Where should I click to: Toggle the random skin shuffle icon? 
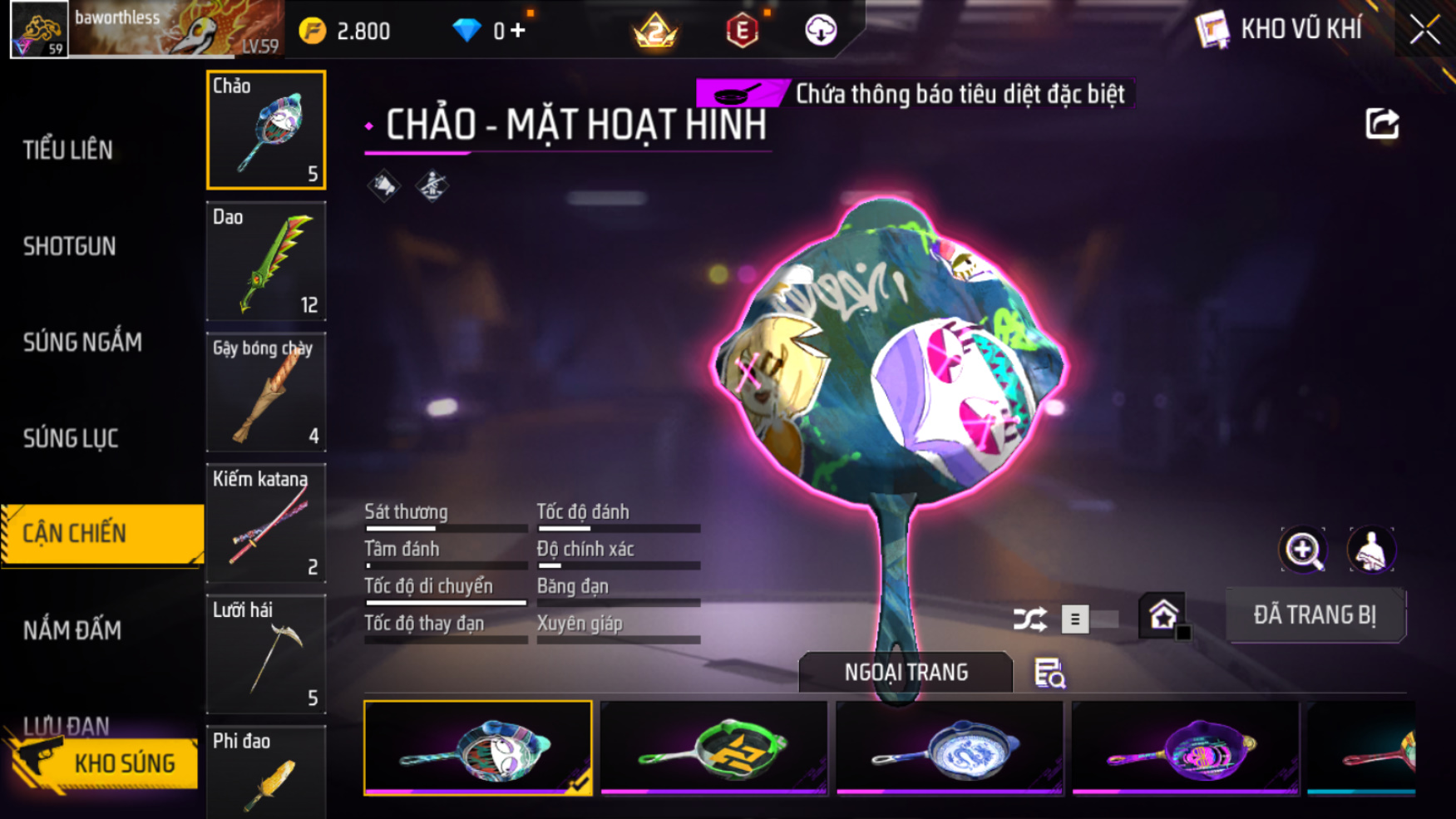[1029, 619]
